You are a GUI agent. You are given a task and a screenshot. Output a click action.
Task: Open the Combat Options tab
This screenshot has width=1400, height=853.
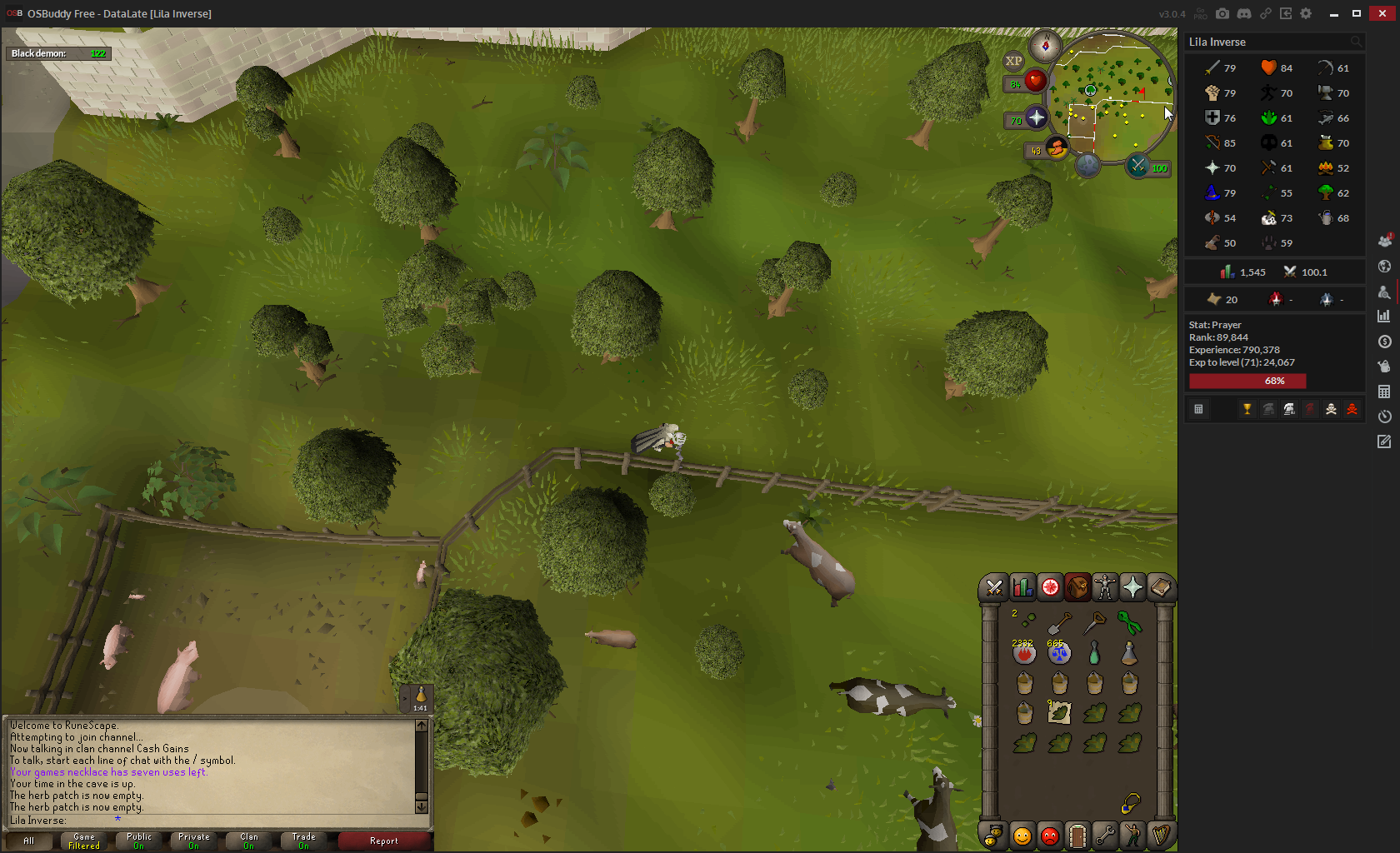tap(993, 588)
